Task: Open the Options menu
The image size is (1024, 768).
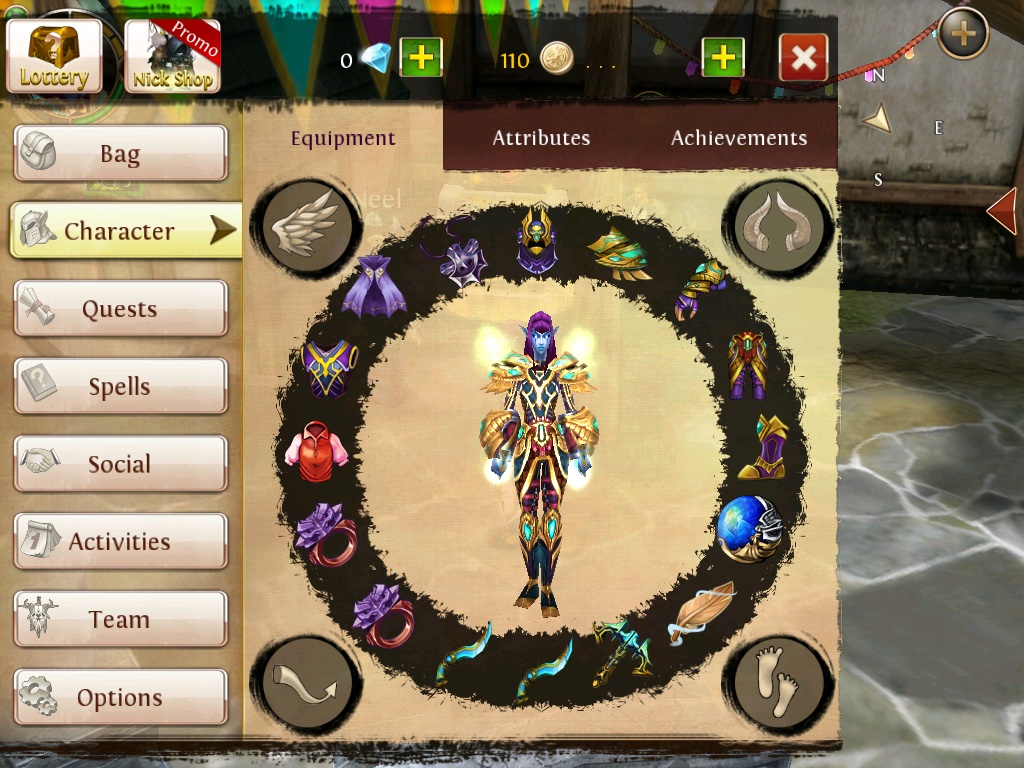Action: point(120,697)
